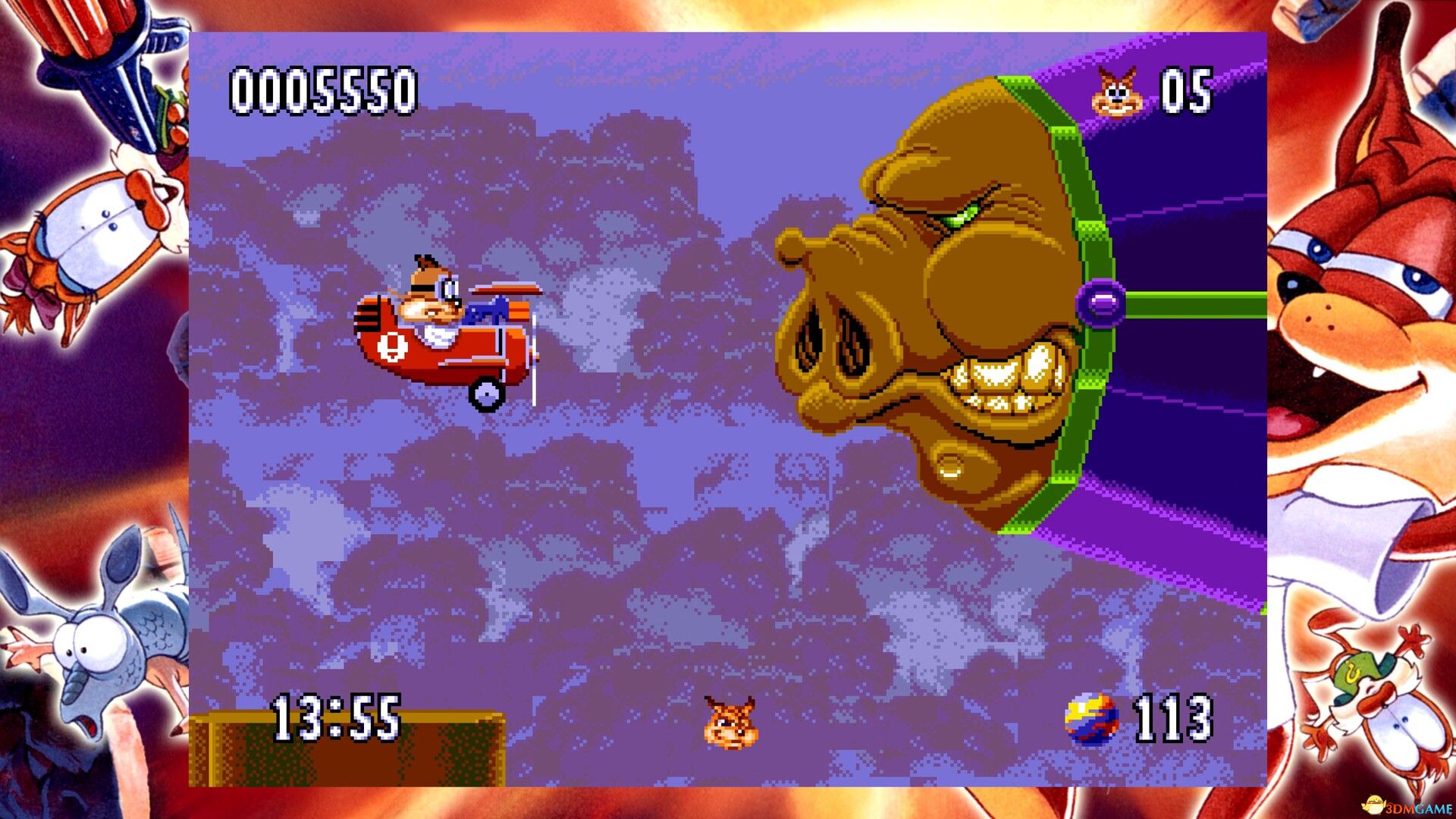Screen dimensions: 1456x819
Task: Click the score display reading 0005550
Action: (x=322, y=91)
